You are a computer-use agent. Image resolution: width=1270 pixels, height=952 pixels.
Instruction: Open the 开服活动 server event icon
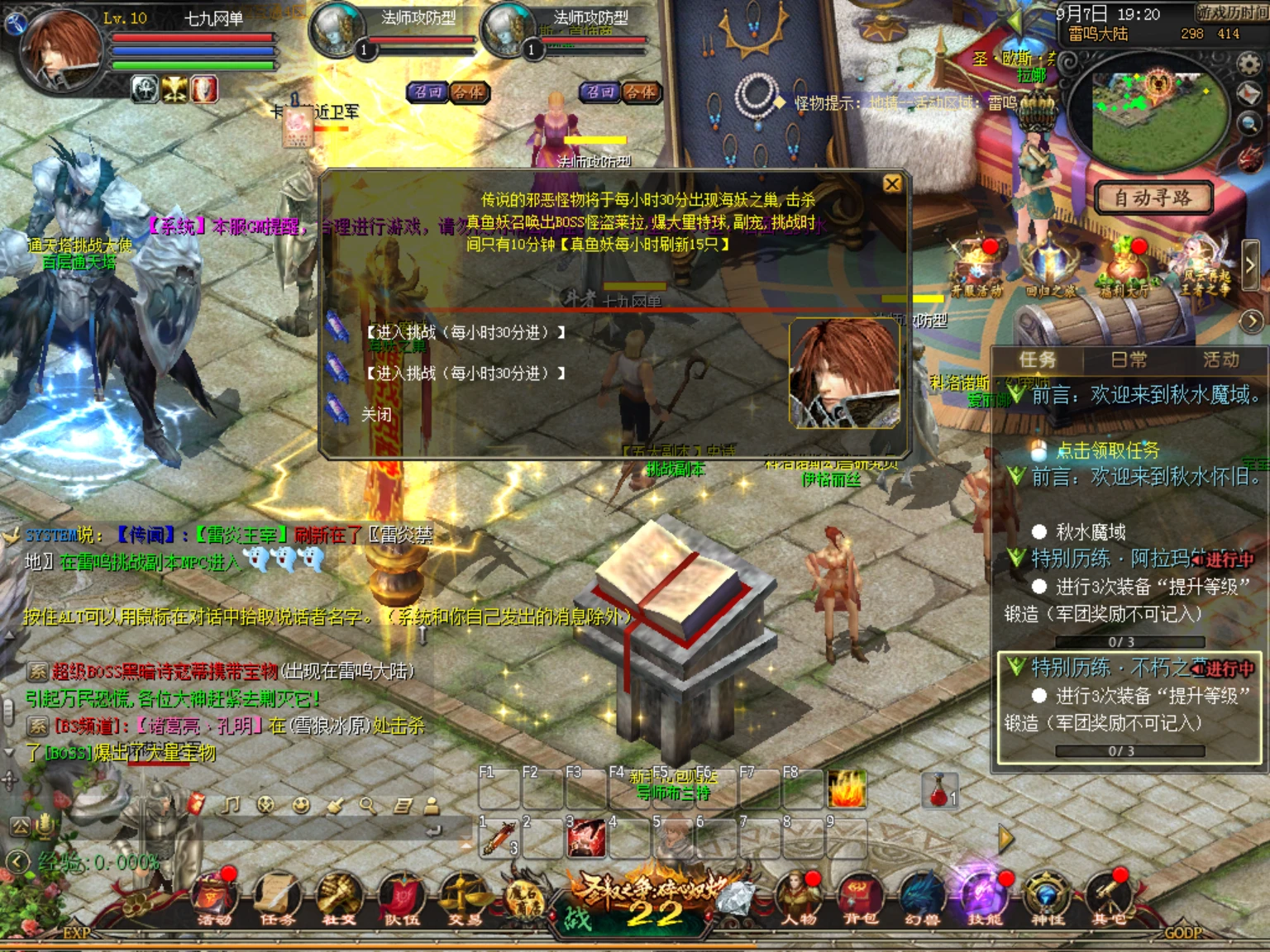click(976, 269)
